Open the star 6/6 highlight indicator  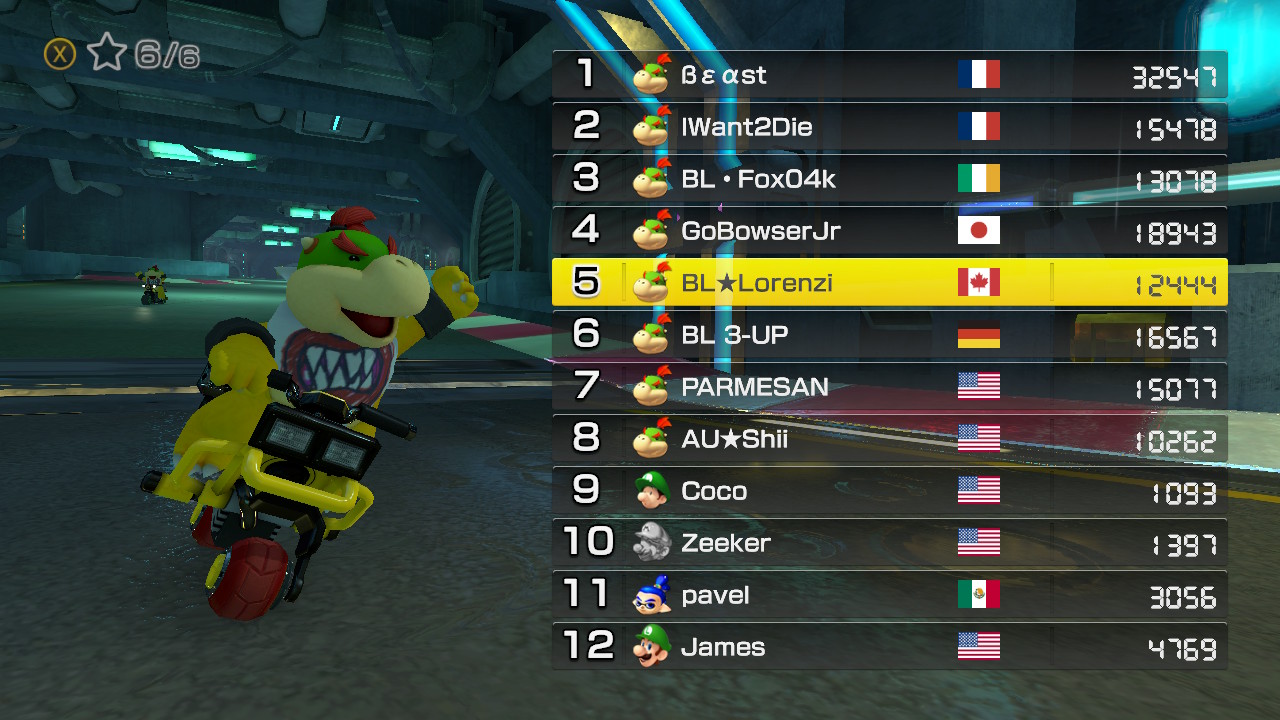[122, 54]
